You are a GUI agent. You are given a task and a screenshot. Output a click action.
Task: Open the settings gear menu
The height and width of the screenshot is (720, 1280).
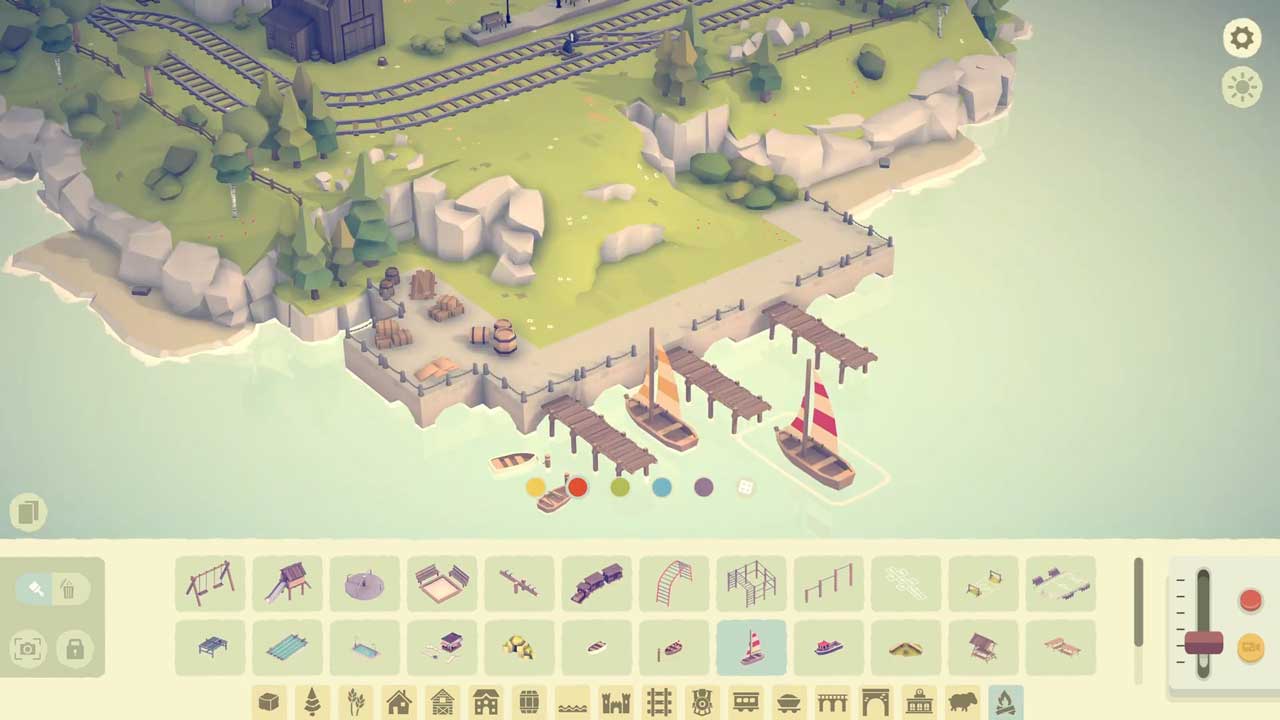pyautogui.click(x=1241, y=38)
